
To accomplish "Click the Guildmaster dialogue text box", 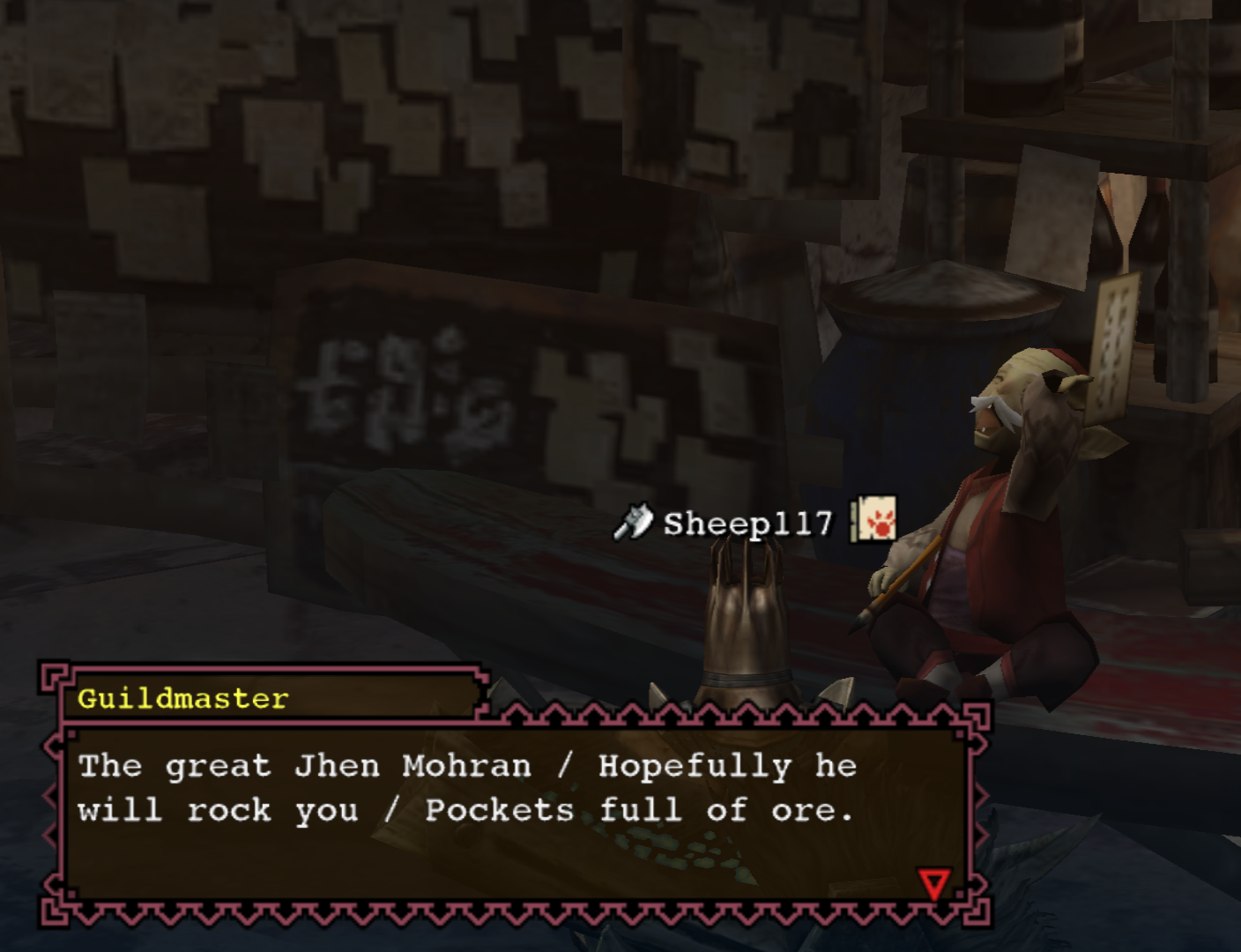I will [x=515, y=813].
